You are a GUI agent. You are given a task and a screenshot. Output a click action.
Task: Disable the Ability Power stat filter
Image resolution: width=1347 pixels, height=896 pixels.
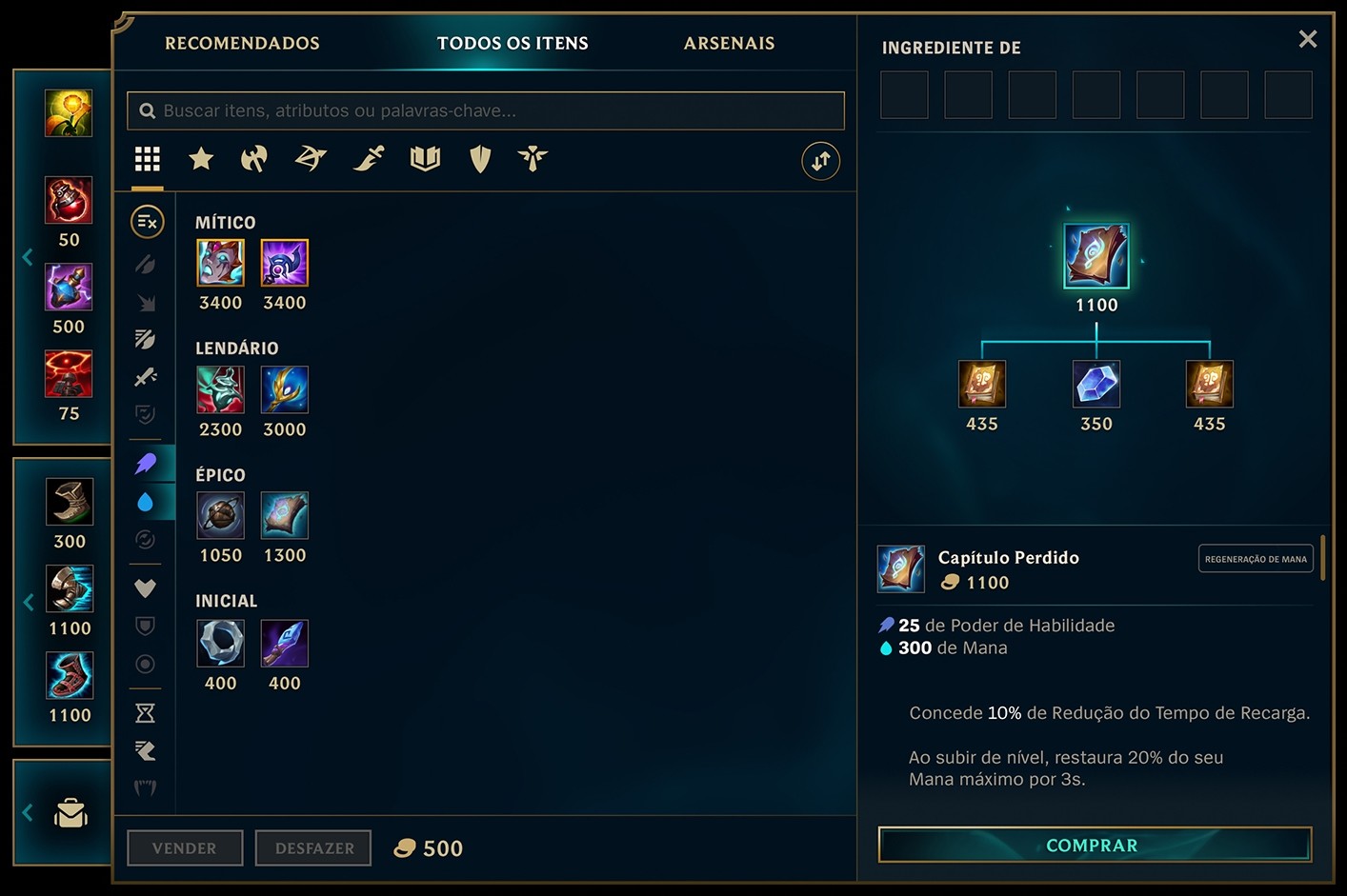pyautogui.click(x=146, y=464)
